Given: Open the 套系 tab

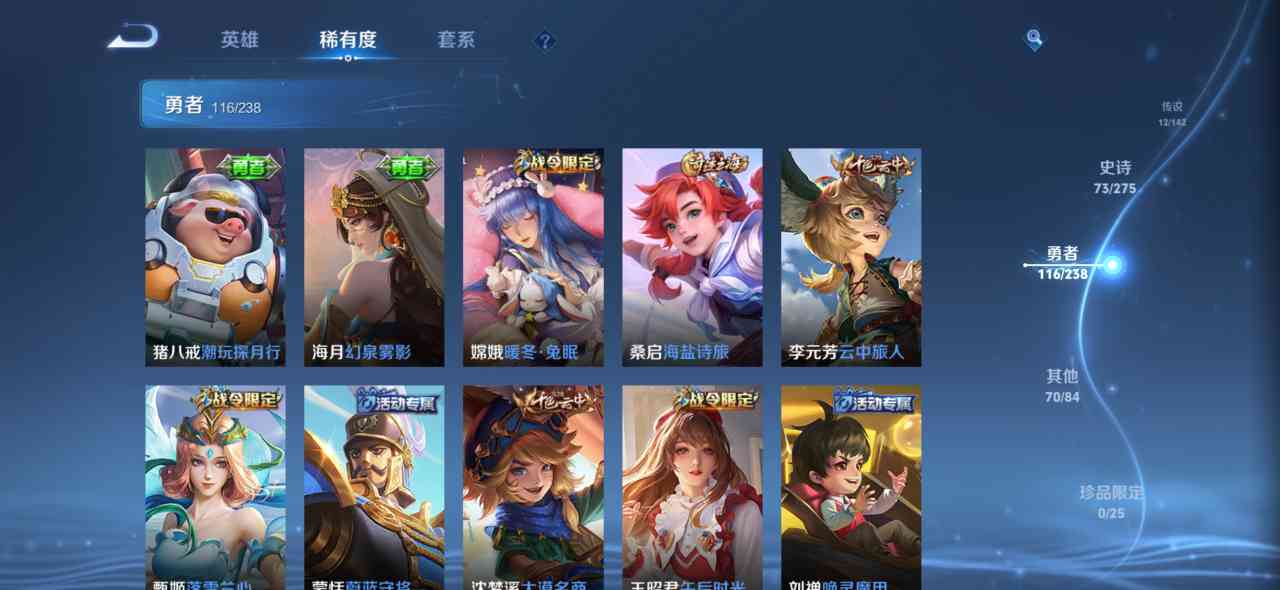Looking at the screenshot, I should [x=456, y=40].
